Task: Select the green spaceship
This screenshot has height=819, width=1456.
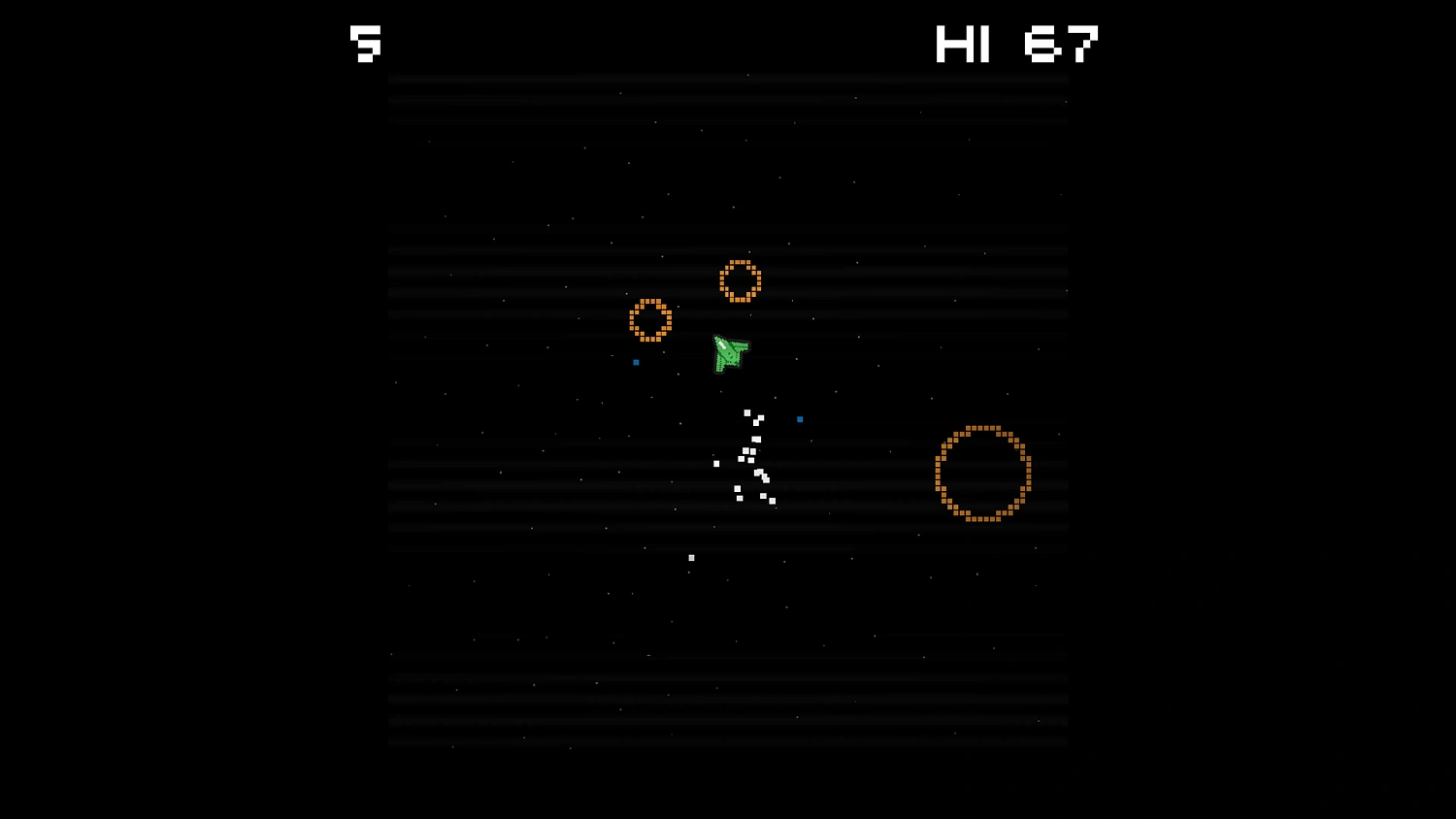Action: 730,354
